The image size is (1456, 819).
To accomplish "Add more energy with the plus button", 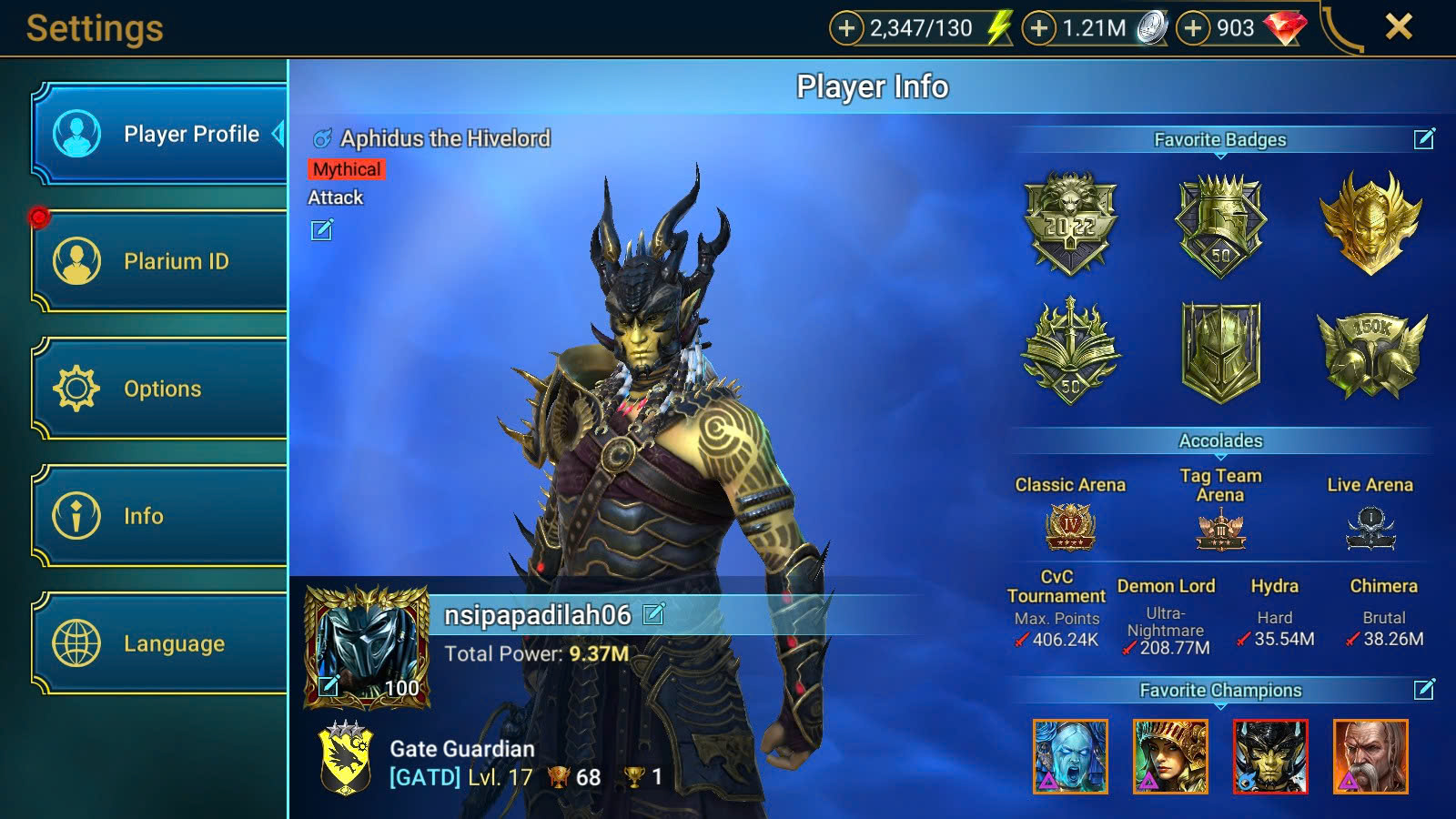I will (x=846, y=28).
